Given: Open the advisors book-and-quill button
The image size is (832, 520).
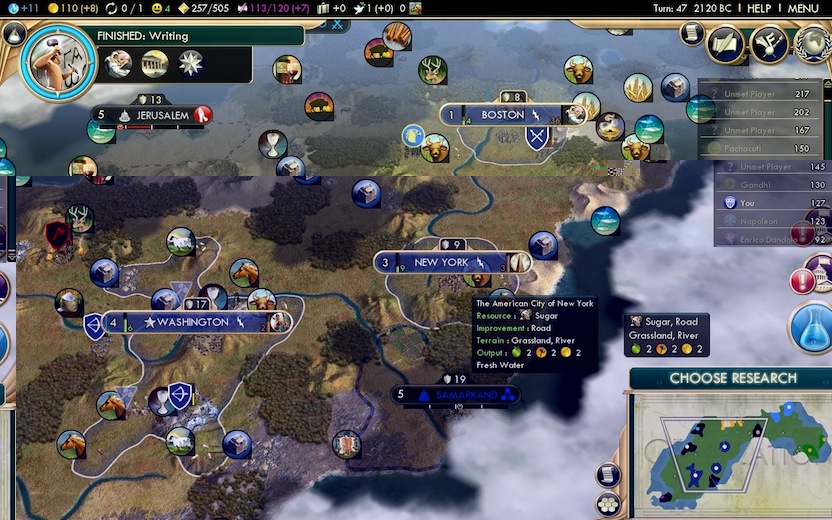Looking at the screenshot, I should [x=726, y=45].
